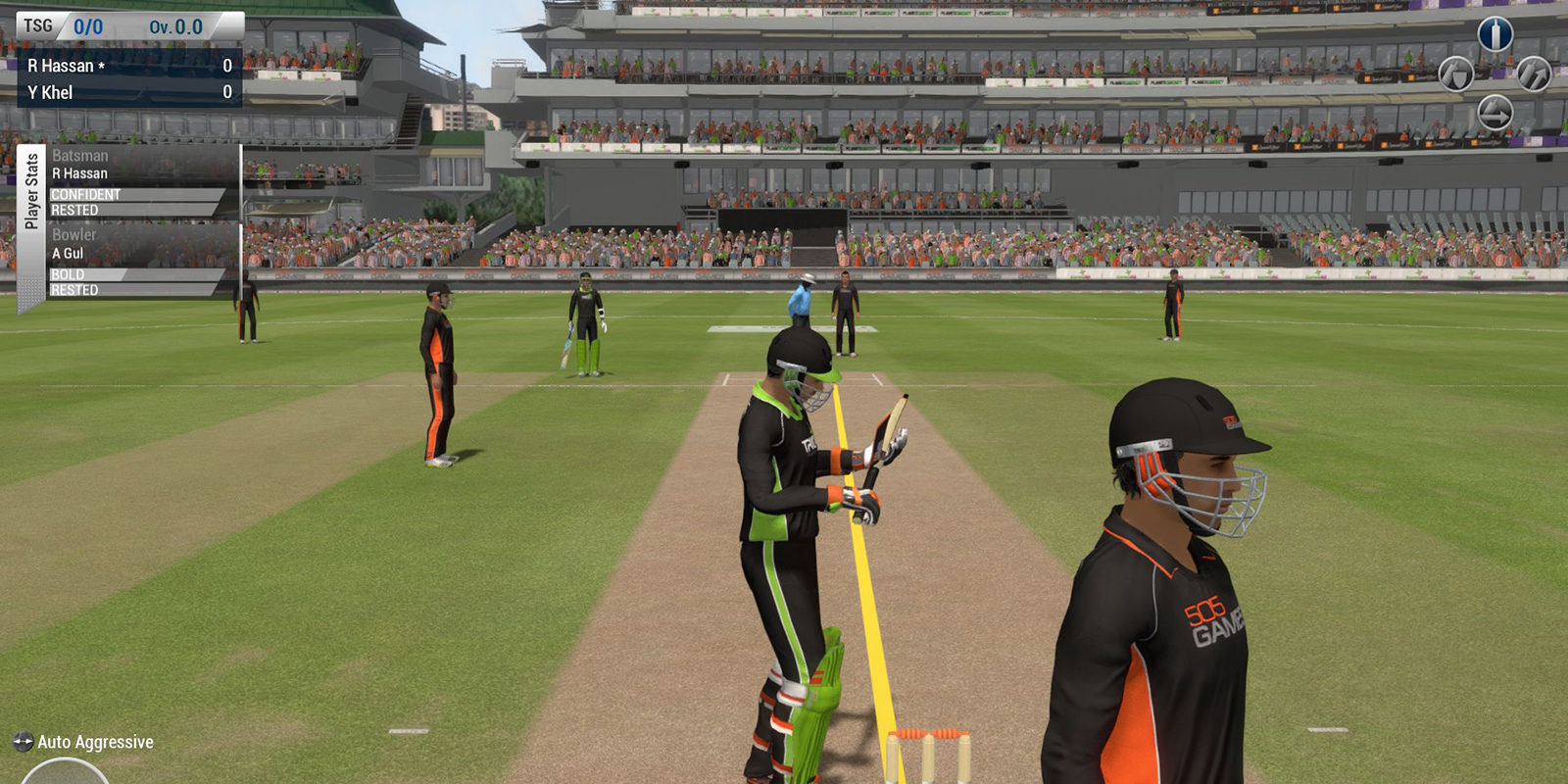Open the TSG scoreboard panel

129,26
